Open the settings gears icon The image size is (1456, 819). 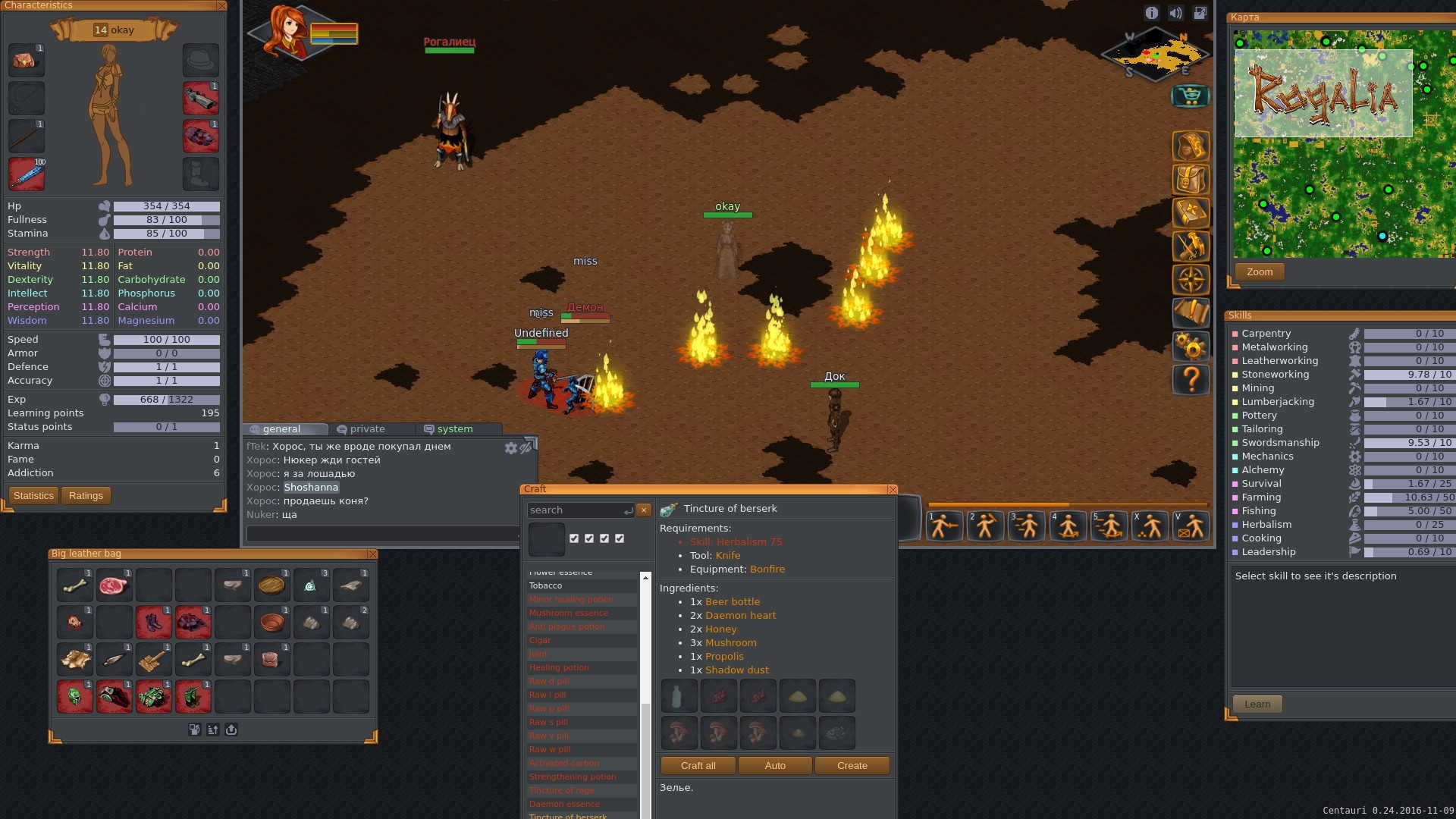pyautogui.click(x=1191, y=347)
